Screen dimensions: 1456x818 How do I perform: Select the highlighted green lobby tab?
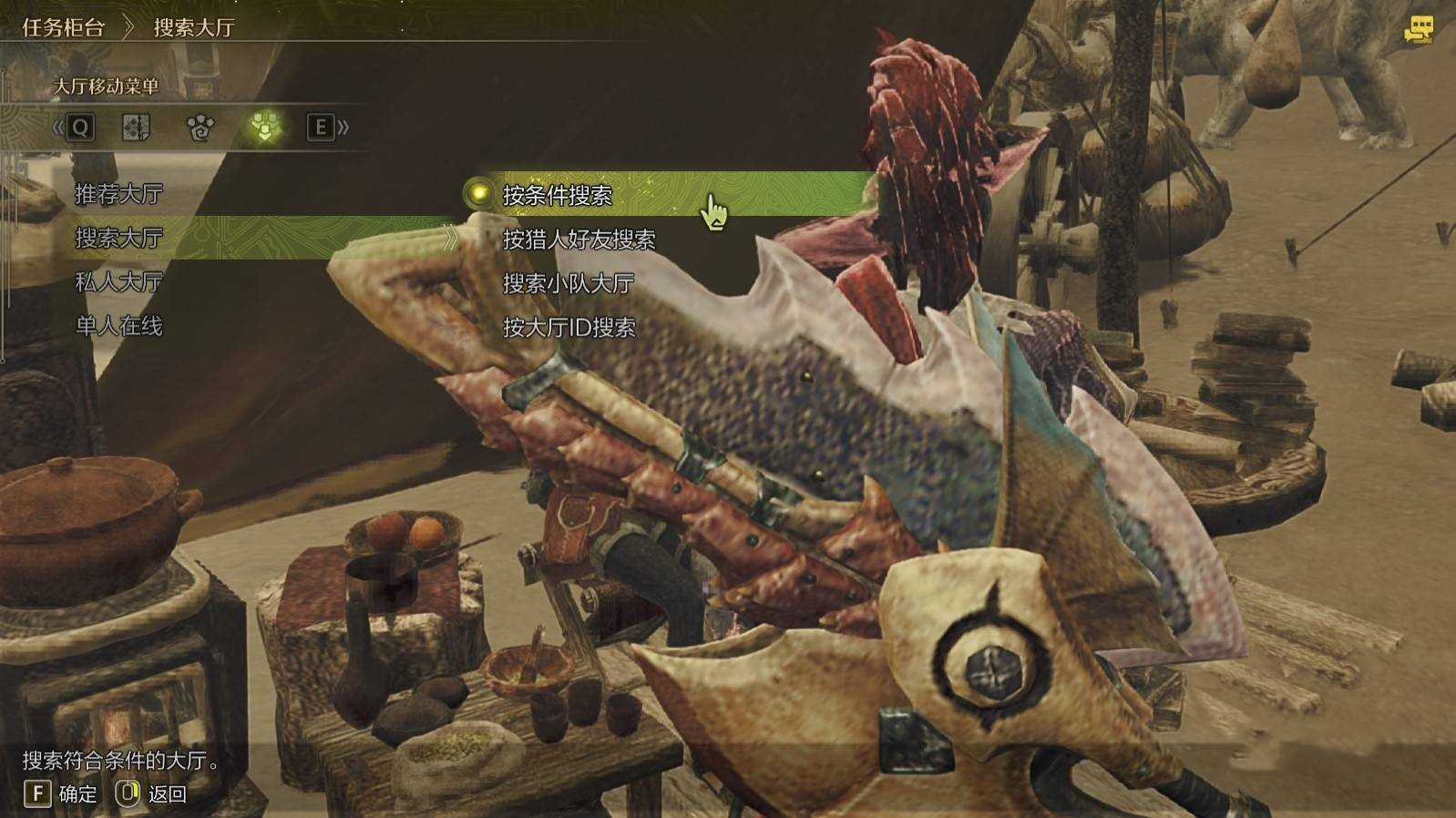264,128
